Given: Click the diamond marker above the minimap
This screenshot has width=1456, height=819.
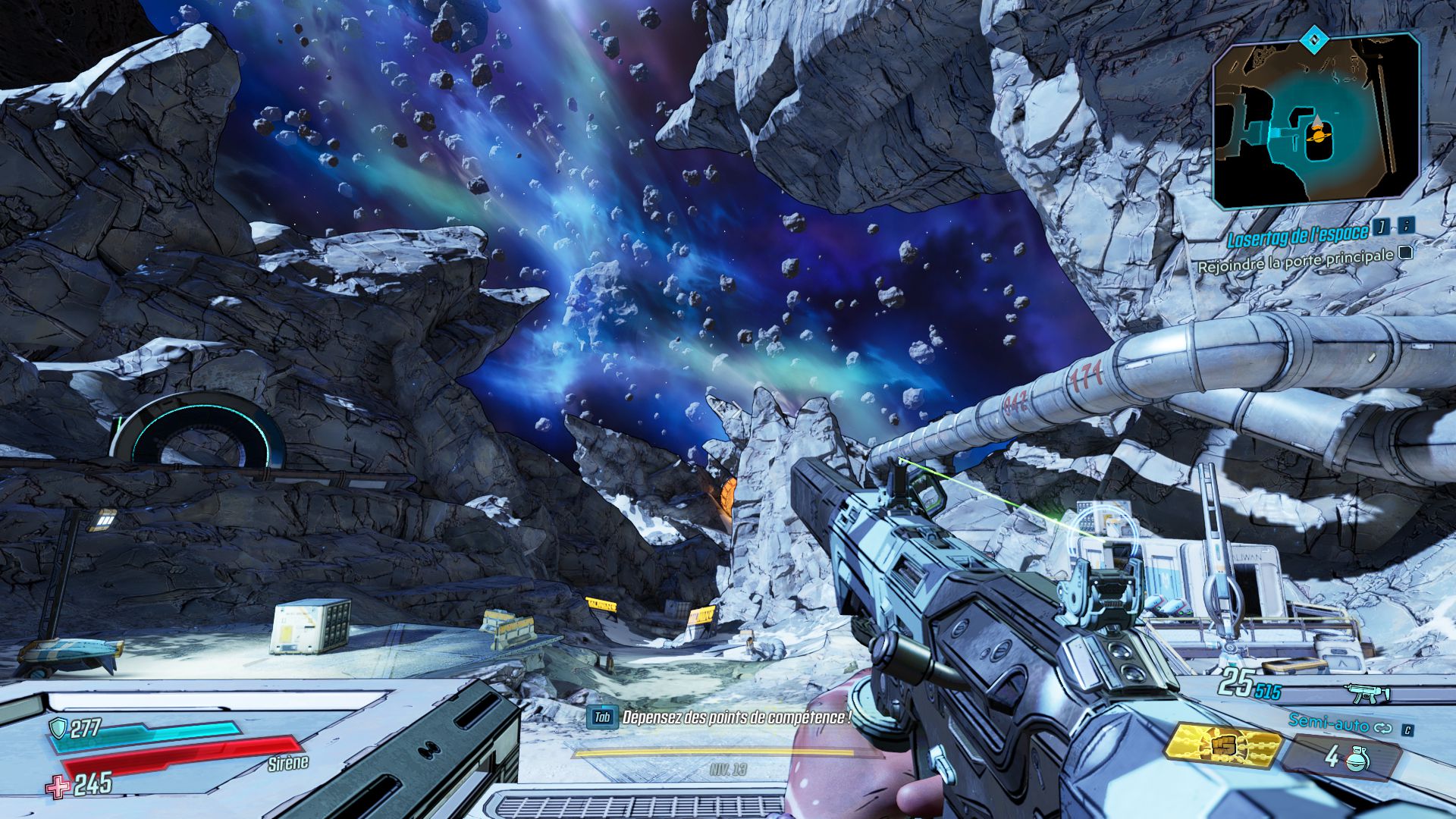Looking at the screenshot, I should 1311,38.
